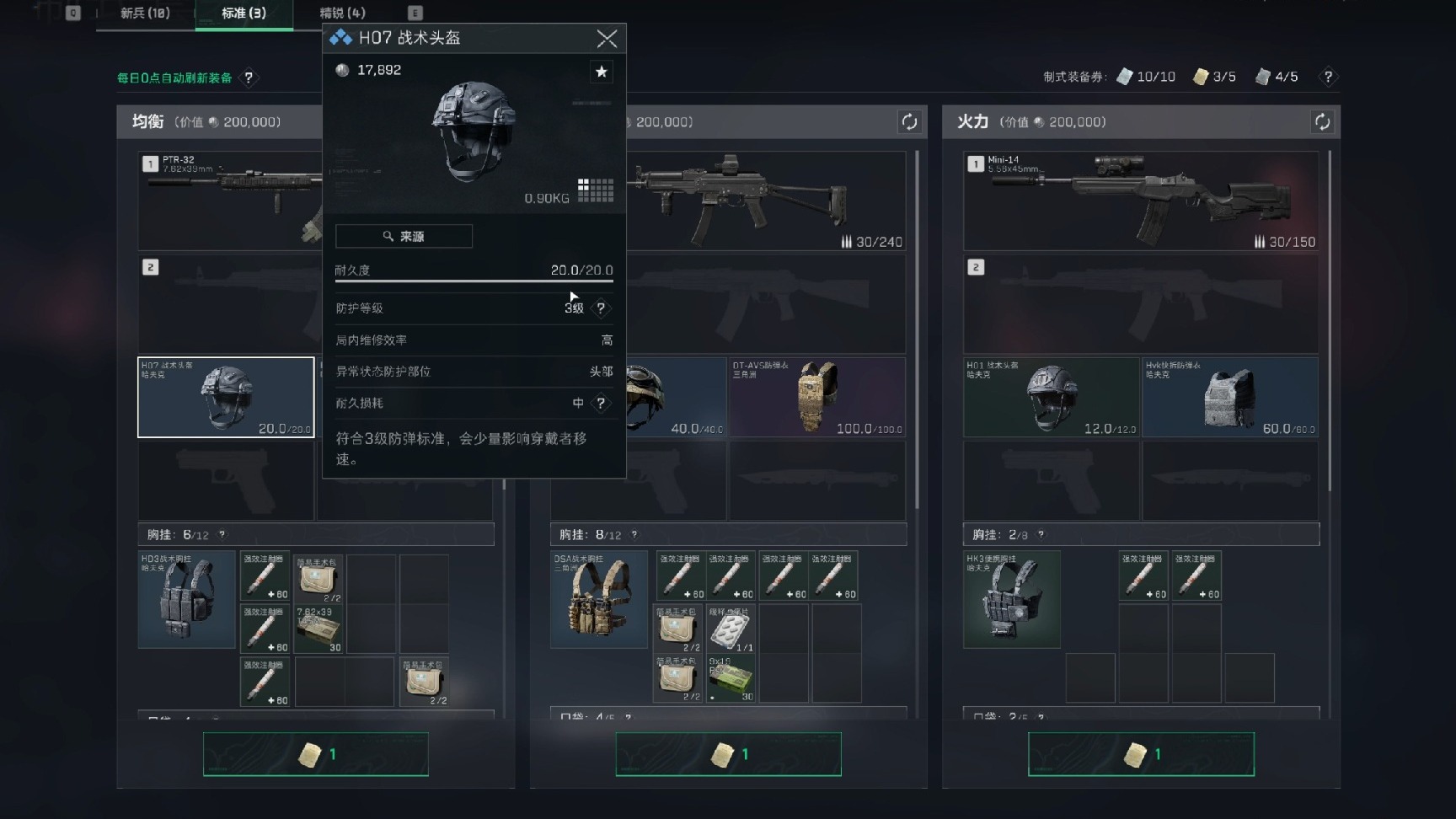This screenshot has width=1456, height=819.
Task: Switch to the 新兵 (10) tab
Action: (145, 13)
